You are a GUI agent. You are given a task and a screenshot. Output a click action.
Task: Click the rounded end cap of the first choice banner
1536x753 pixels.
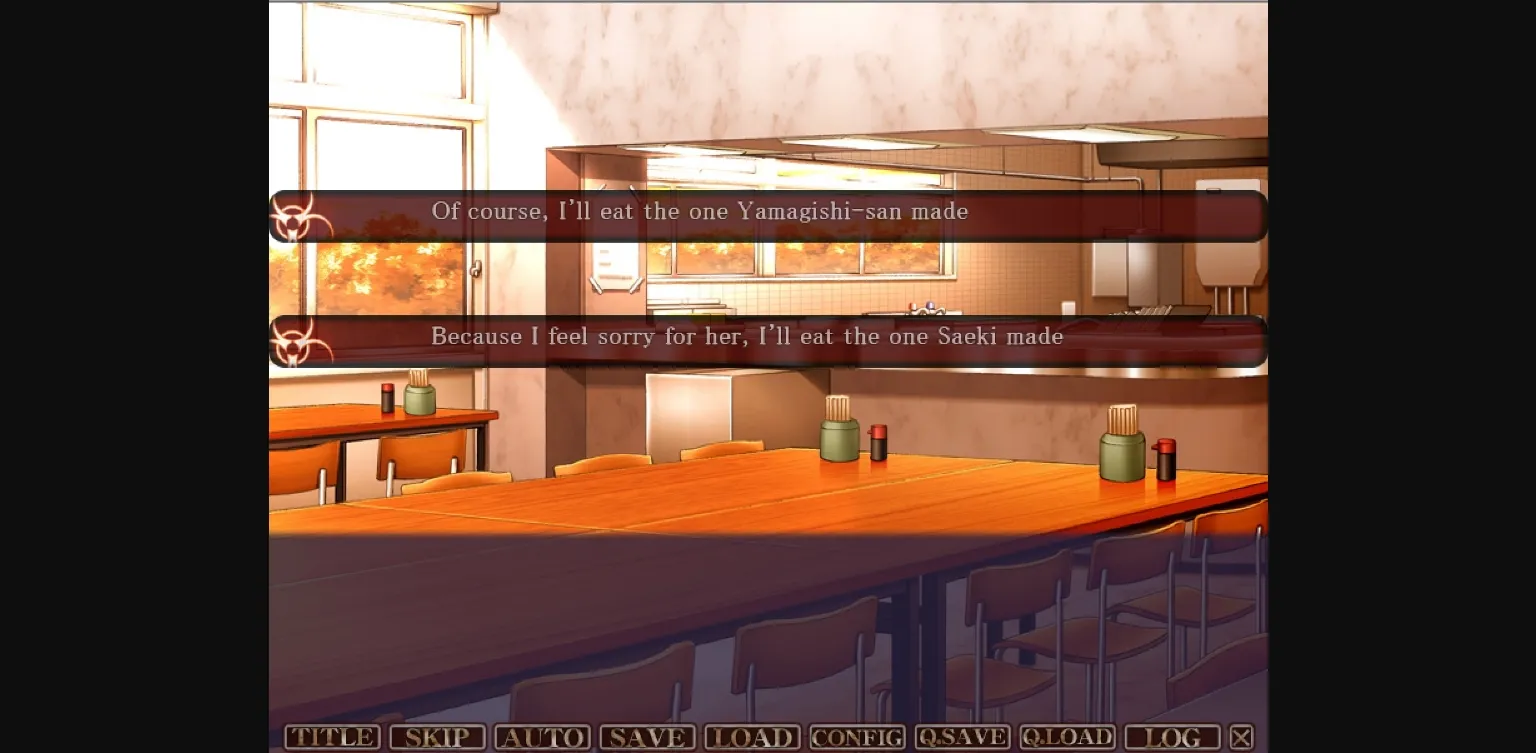[277, 216]
